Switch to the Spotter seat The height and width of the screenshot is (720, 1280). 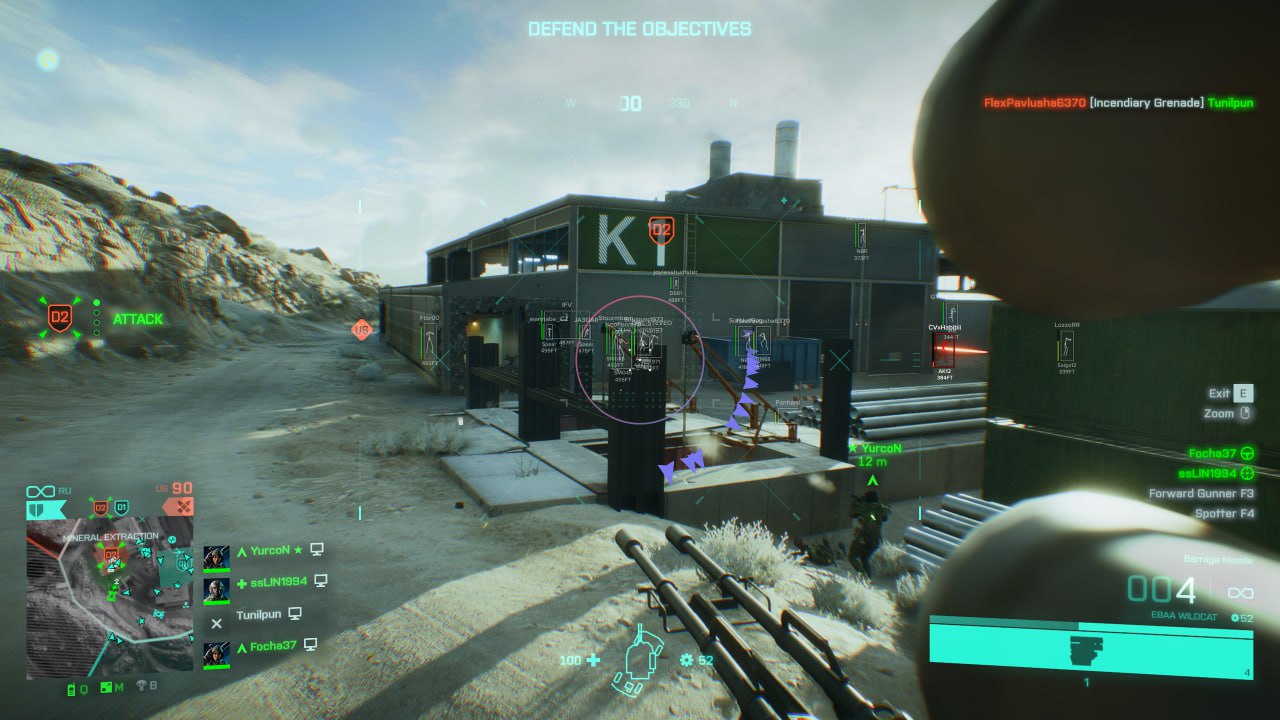pos(1224,513)
